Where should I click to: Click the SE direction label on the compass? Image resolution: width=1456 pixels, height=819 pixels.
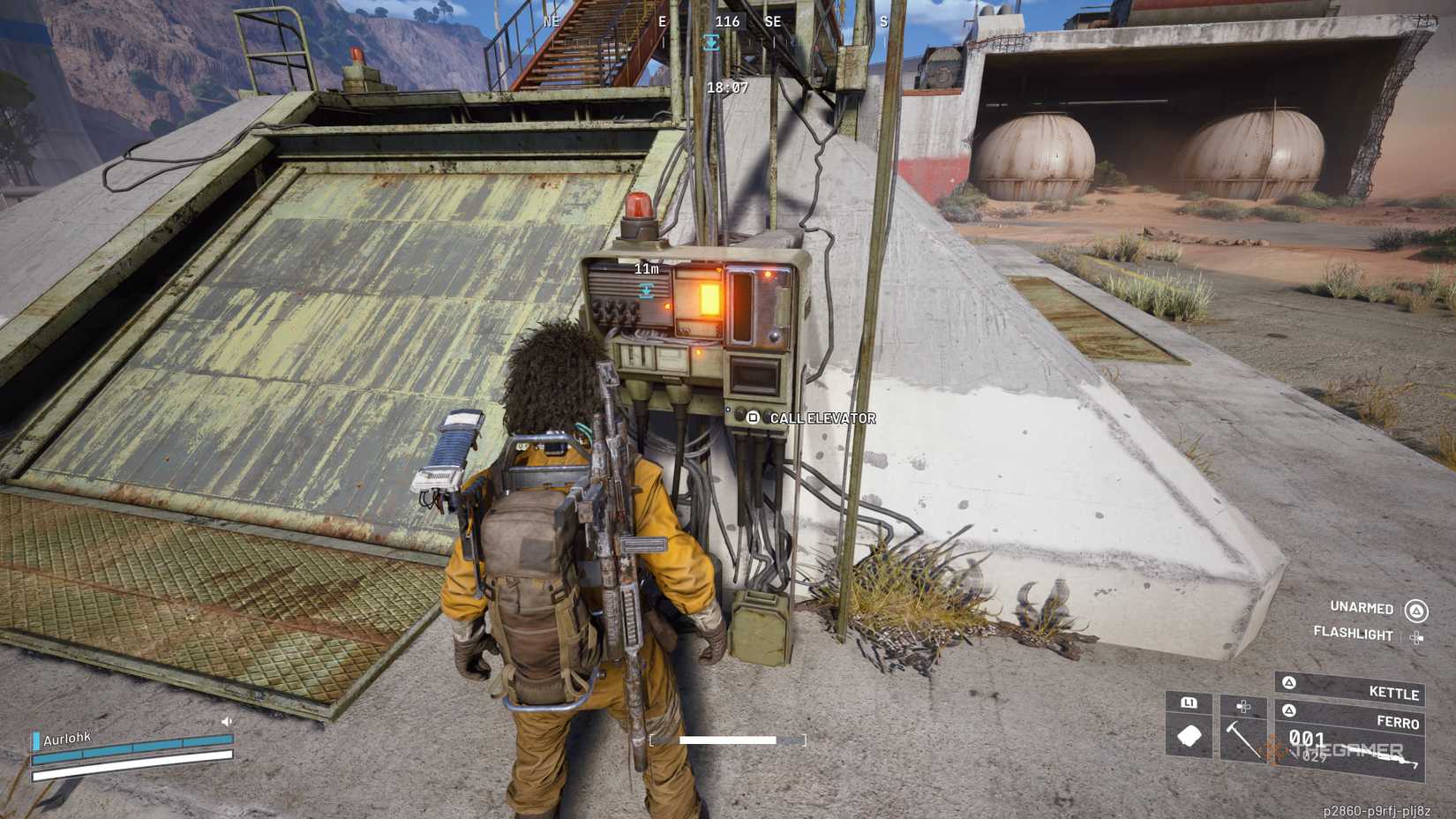(772, 21)
